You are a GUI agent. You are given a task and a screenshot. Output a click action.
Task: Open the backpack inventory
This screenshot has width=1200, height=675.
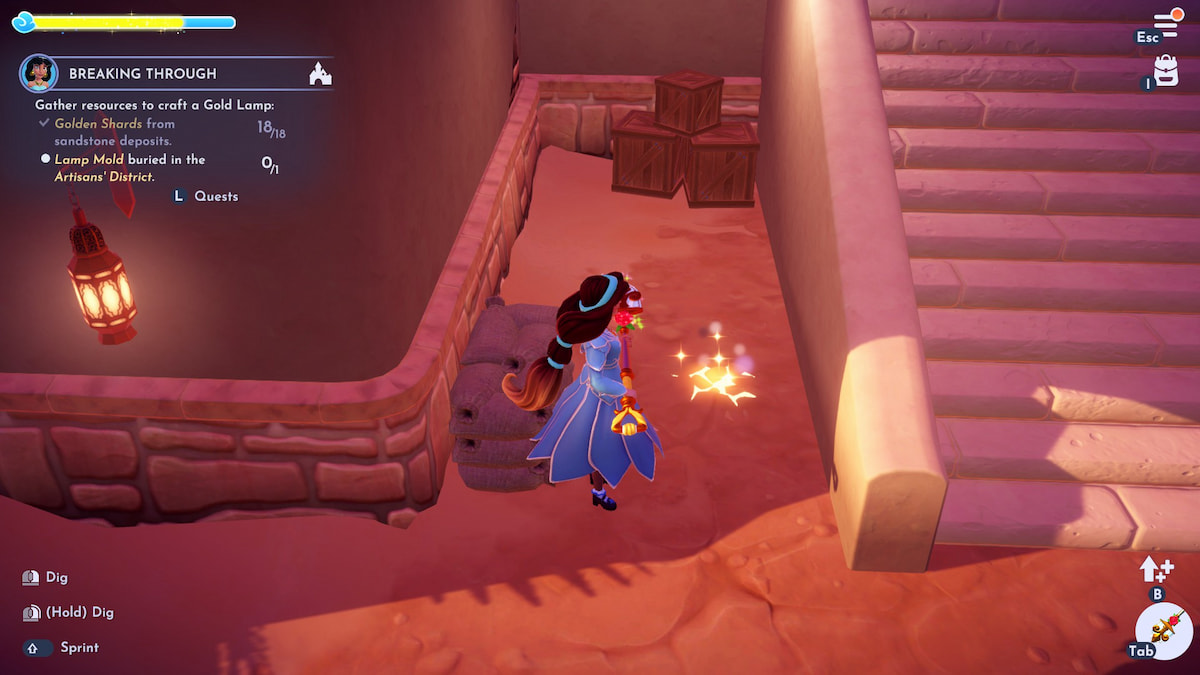[x=1166, y=71]
